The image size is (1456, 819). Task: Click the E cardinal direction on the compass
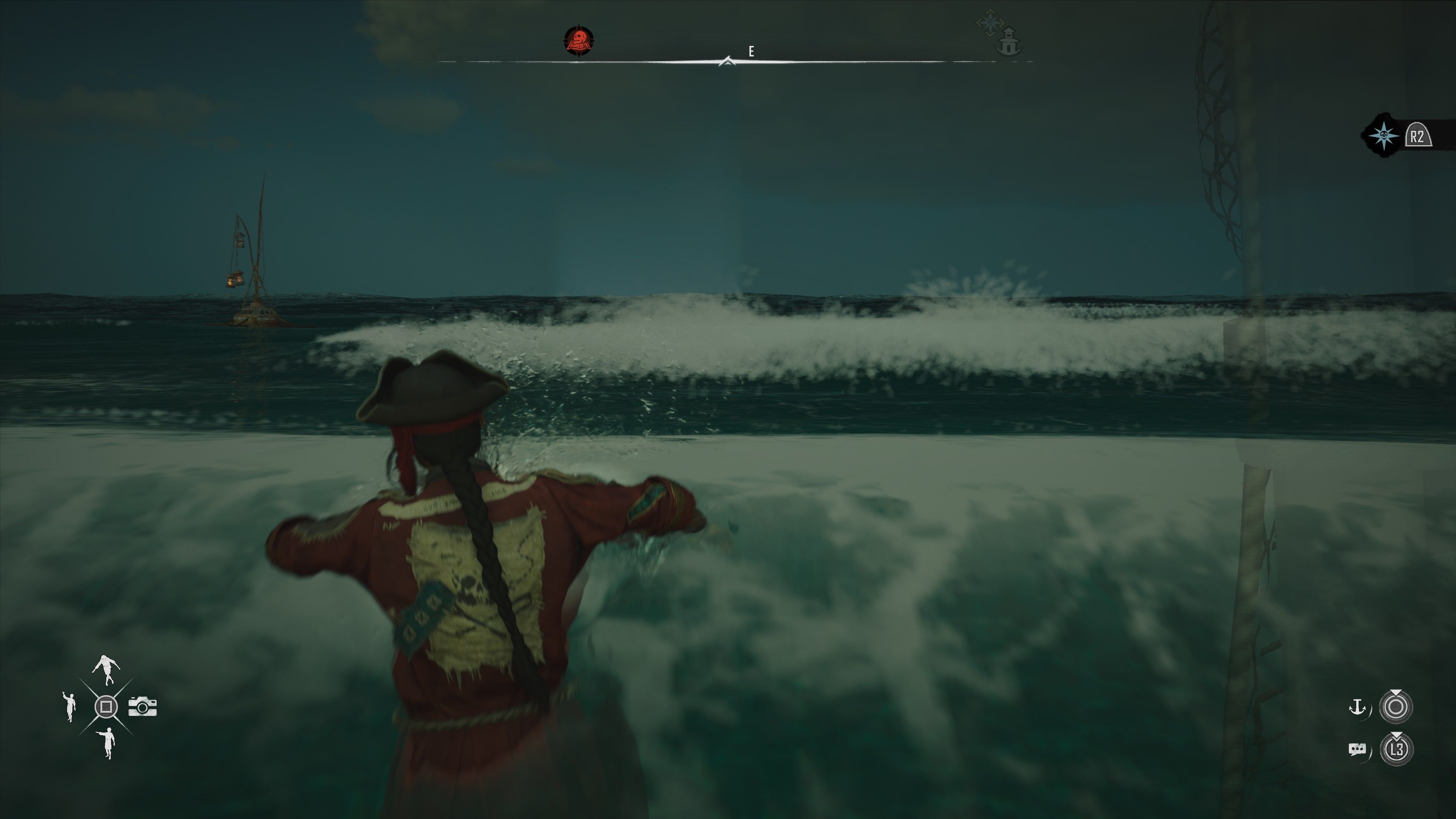pos(751,51)
